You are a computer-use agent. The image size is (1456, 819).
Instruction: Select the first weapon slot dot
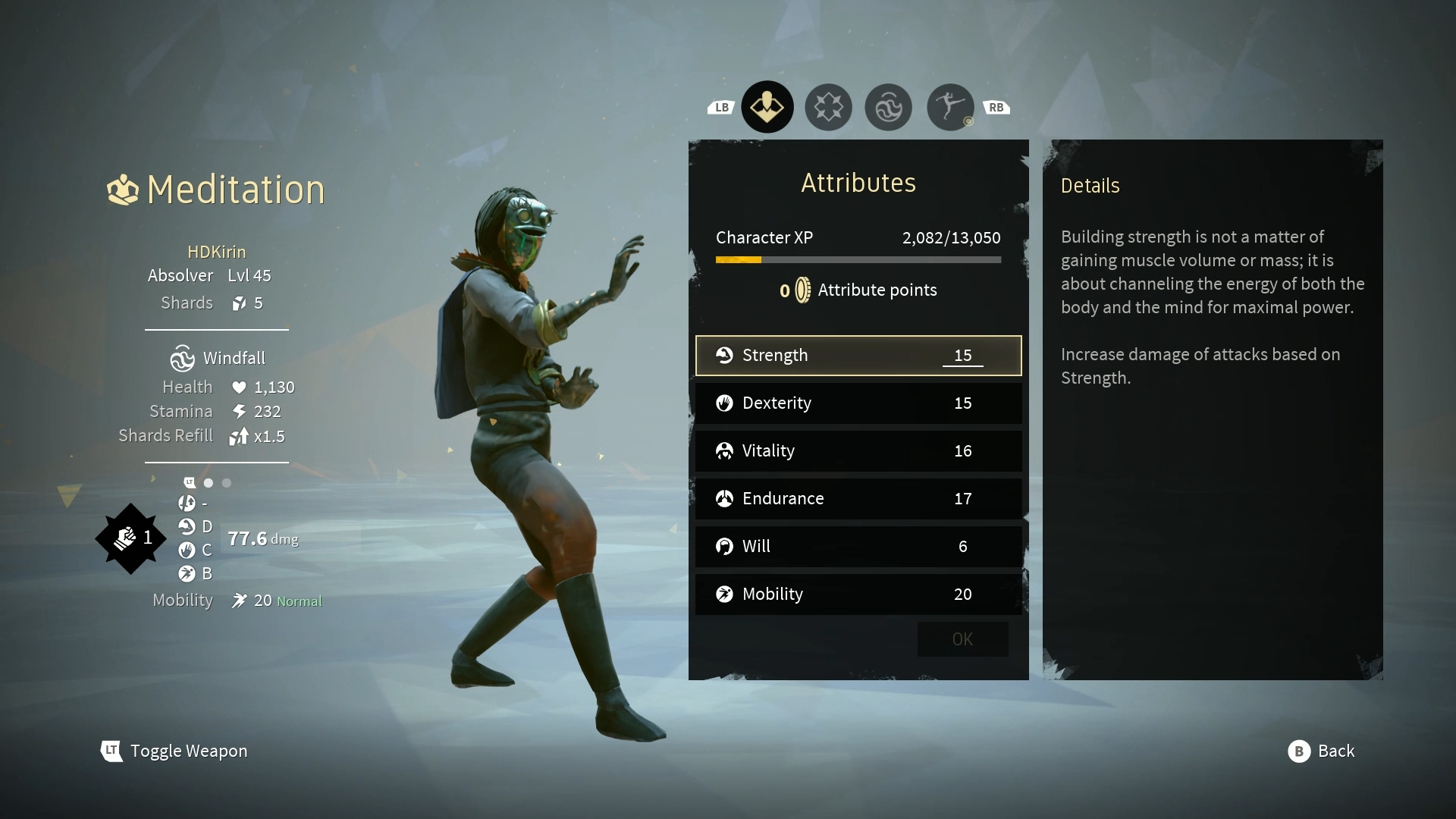tap(209, 482)
